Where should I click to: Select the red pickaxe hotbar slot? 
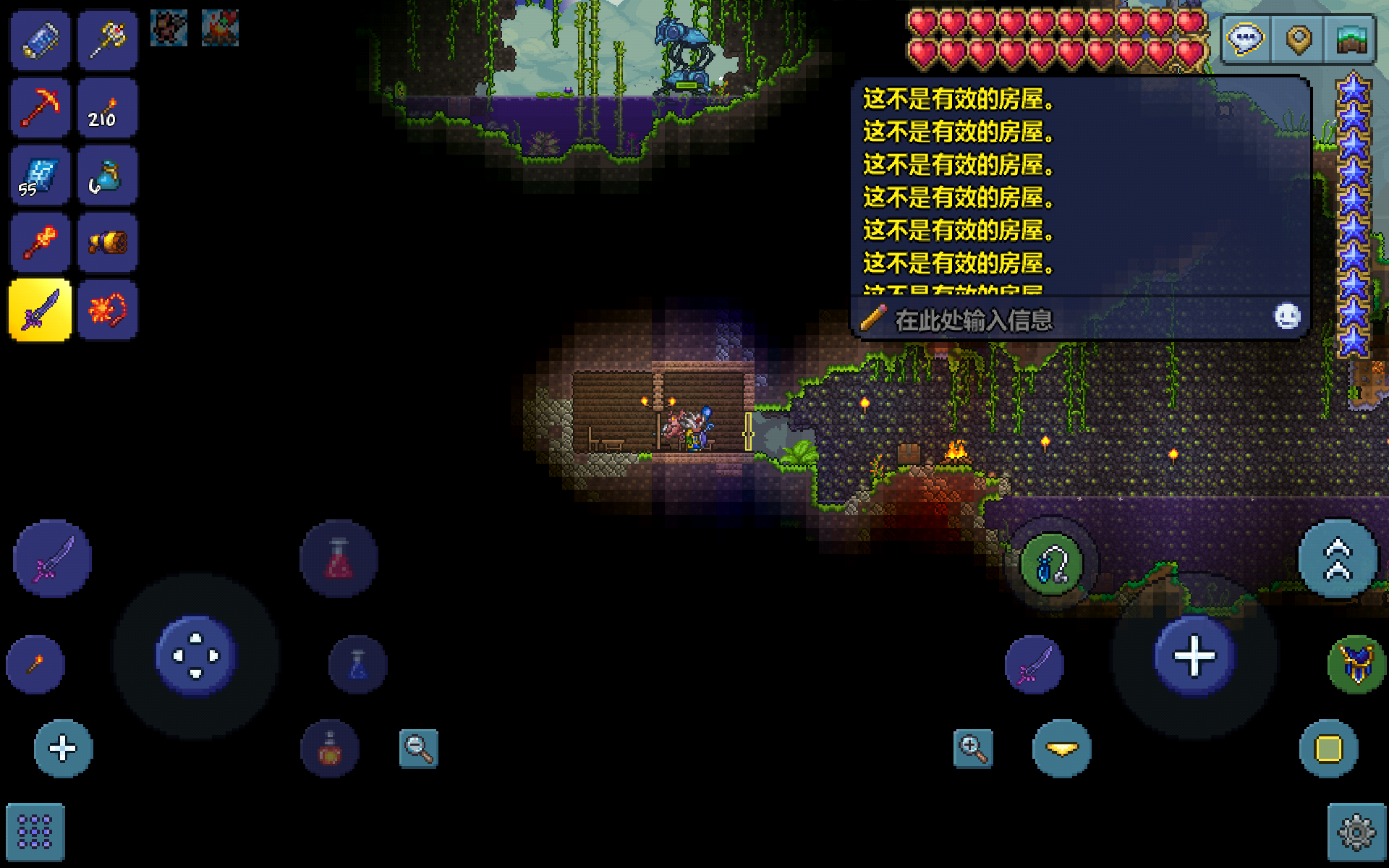[x=41, y=109]
